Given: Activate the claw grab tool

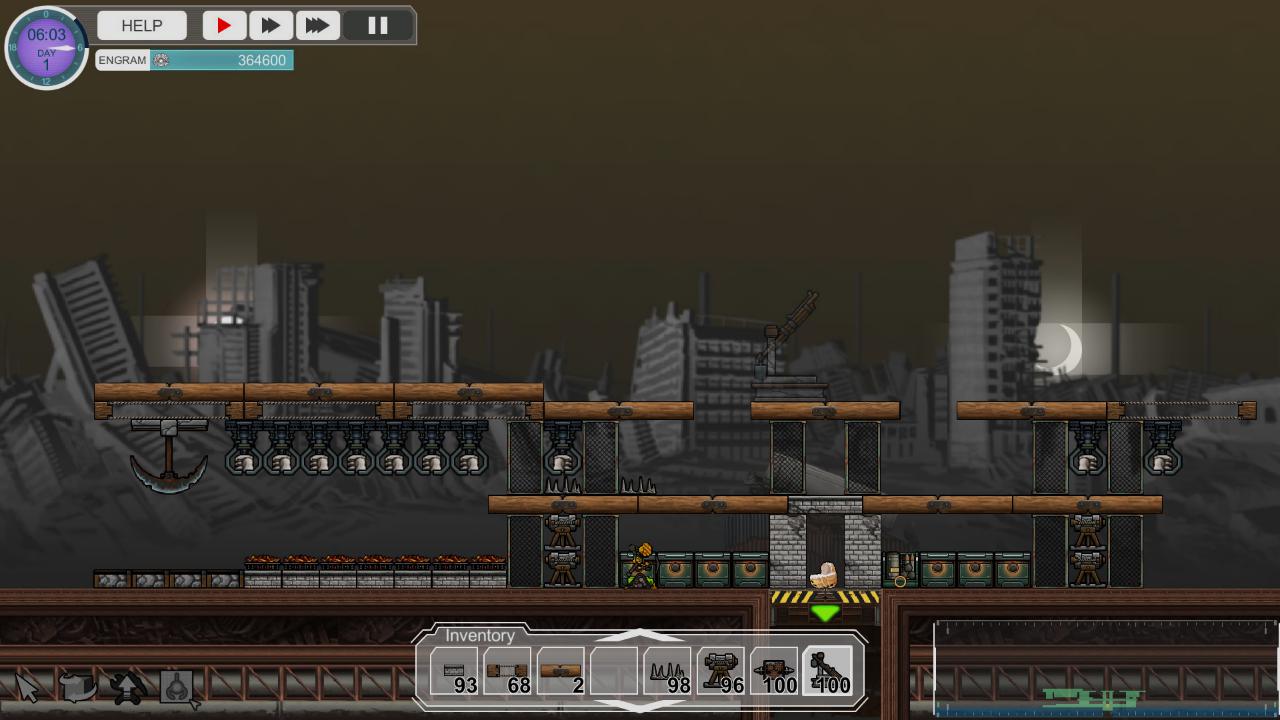Looking at the screenshot, I should (x=178, y=687).
